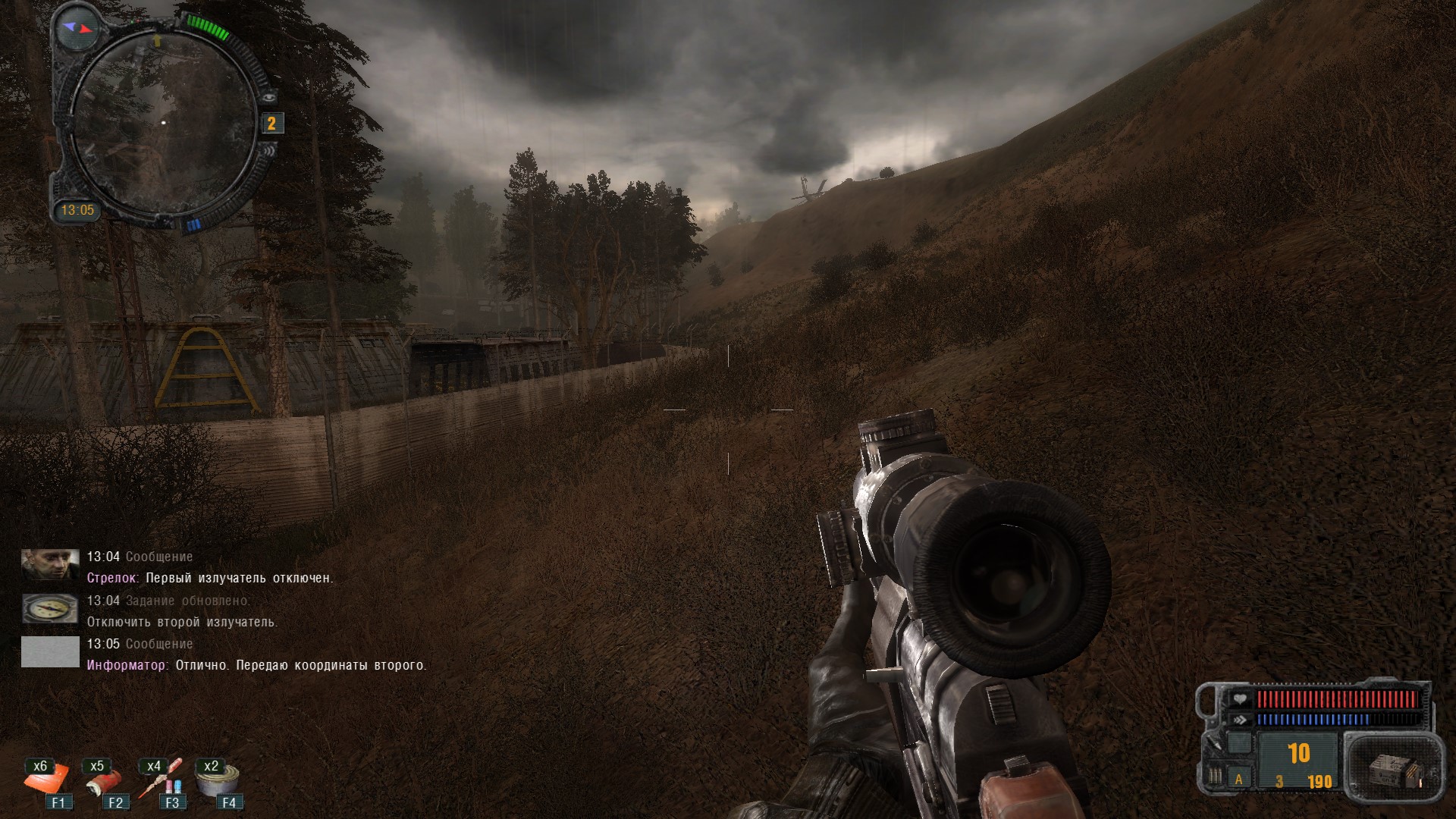Activate the stimpack syringe quick slot

tap(161, 783)
